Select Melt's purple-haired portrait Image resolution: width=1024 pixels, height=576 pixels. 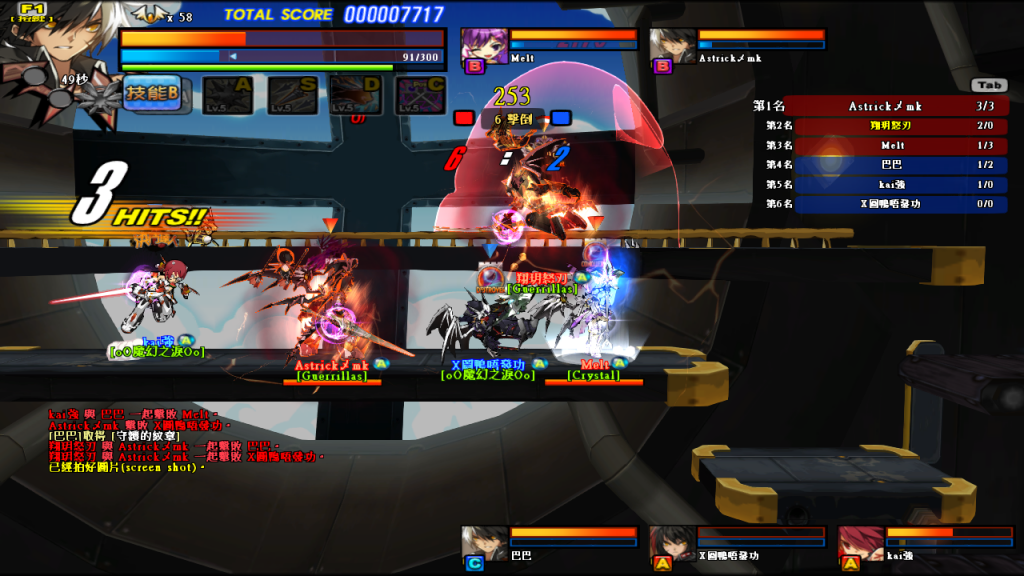484,46
